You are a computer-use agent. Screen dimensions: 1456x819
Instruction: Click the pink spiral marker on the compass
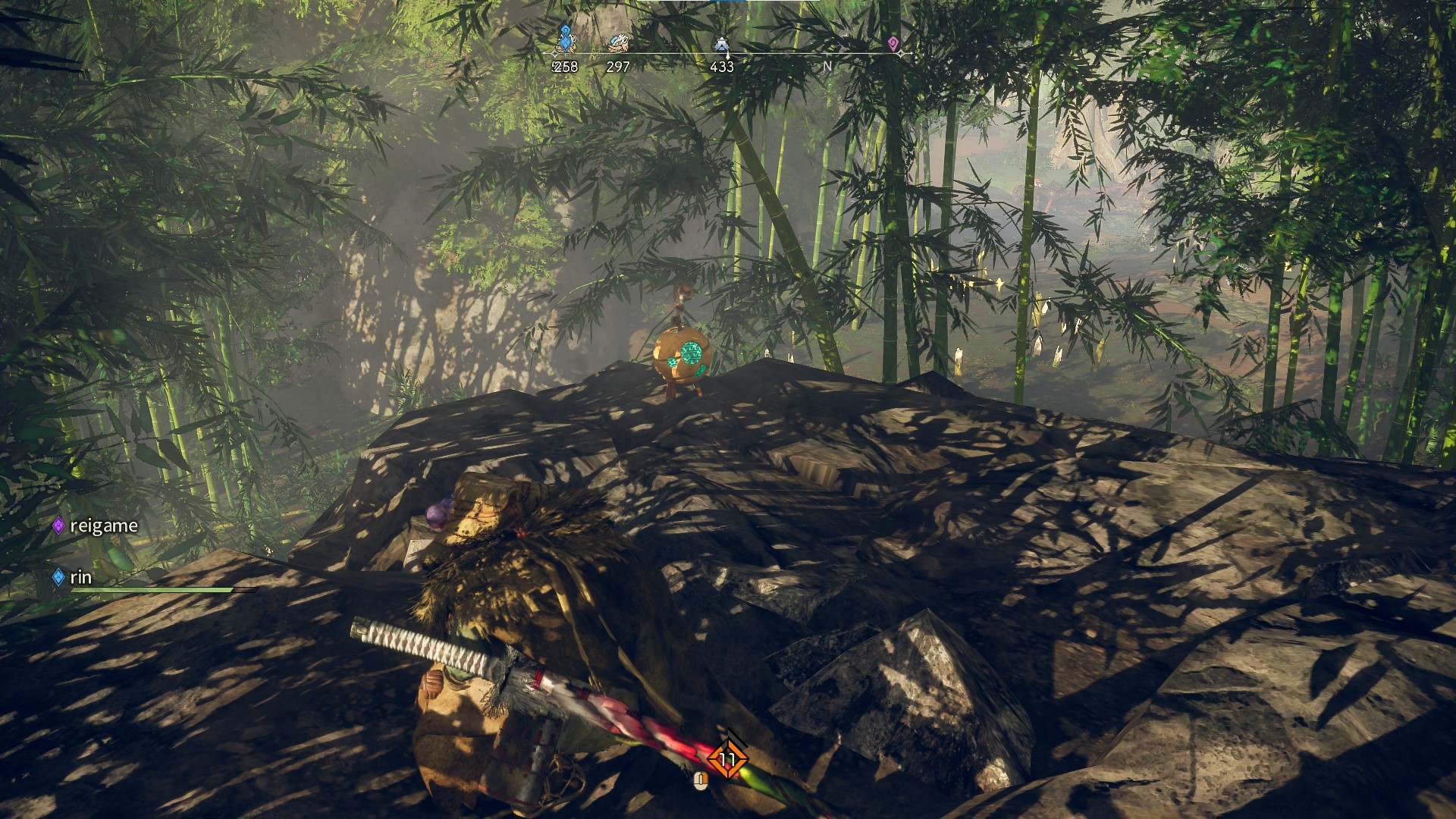click(893, 44)
